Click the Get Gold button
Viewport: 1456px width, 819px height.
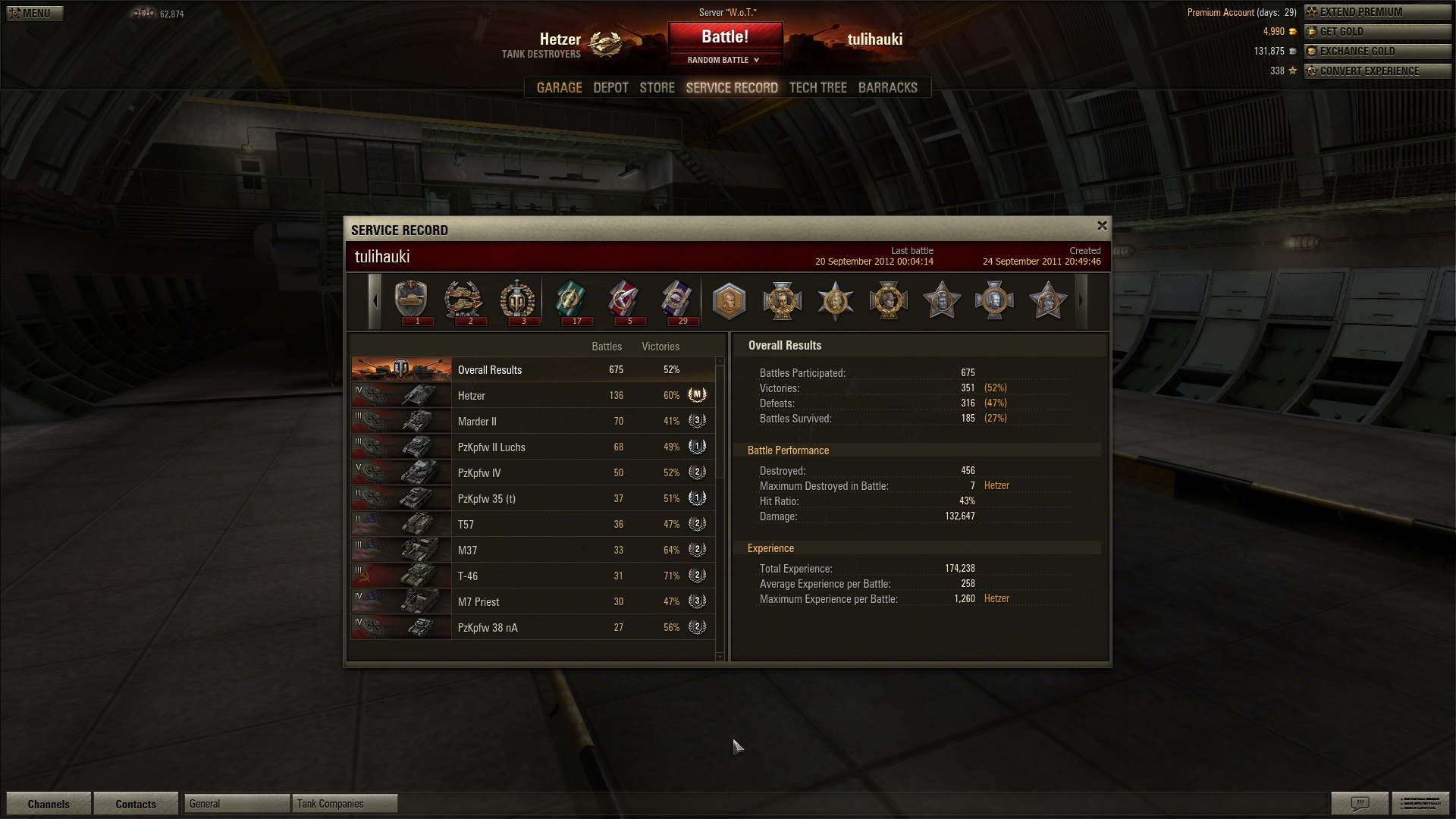tap(1376, 32)
